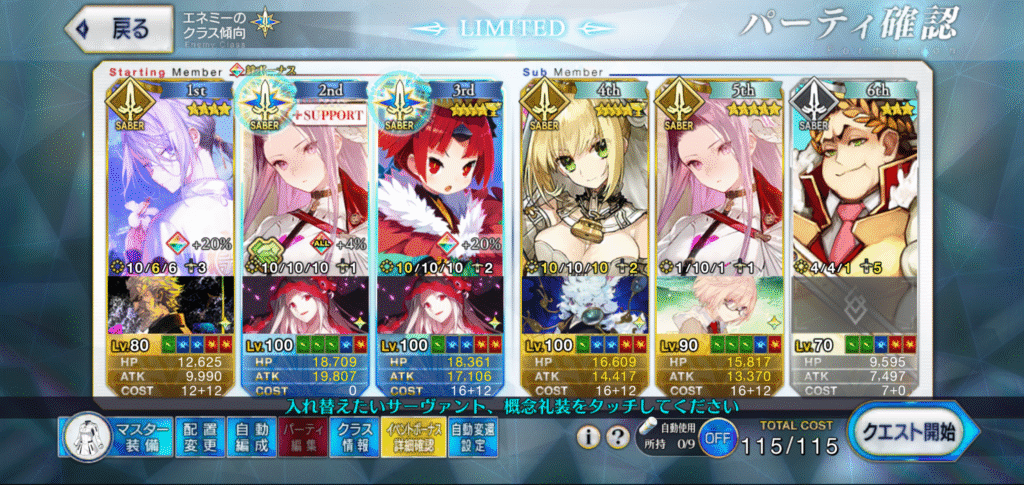The height and width of the screenshot is (485, 1024).
Task: Open the question mark help icon
Action: 617,437
